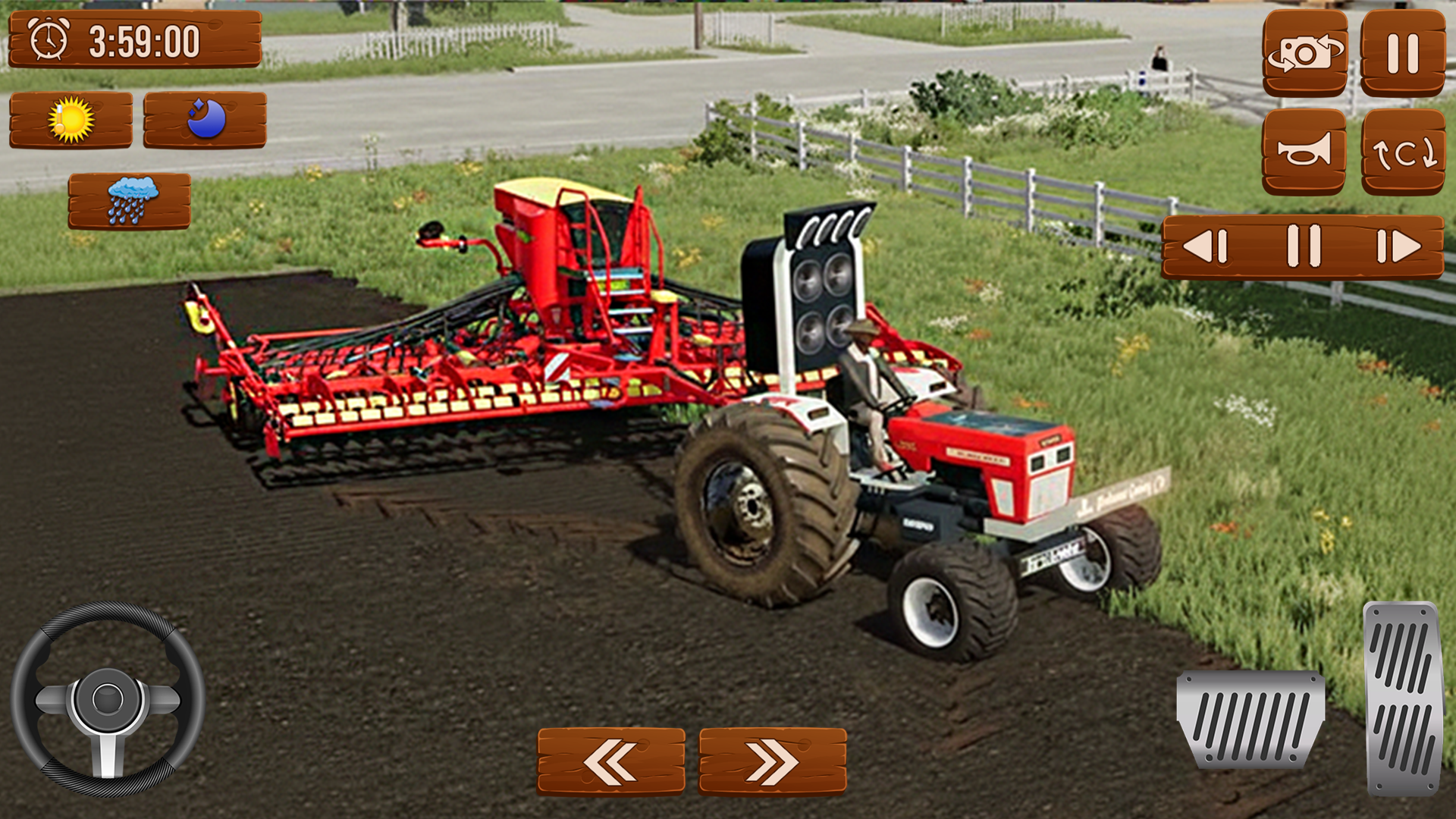Toggle moon icon for nighttime

tap(206, 119)
